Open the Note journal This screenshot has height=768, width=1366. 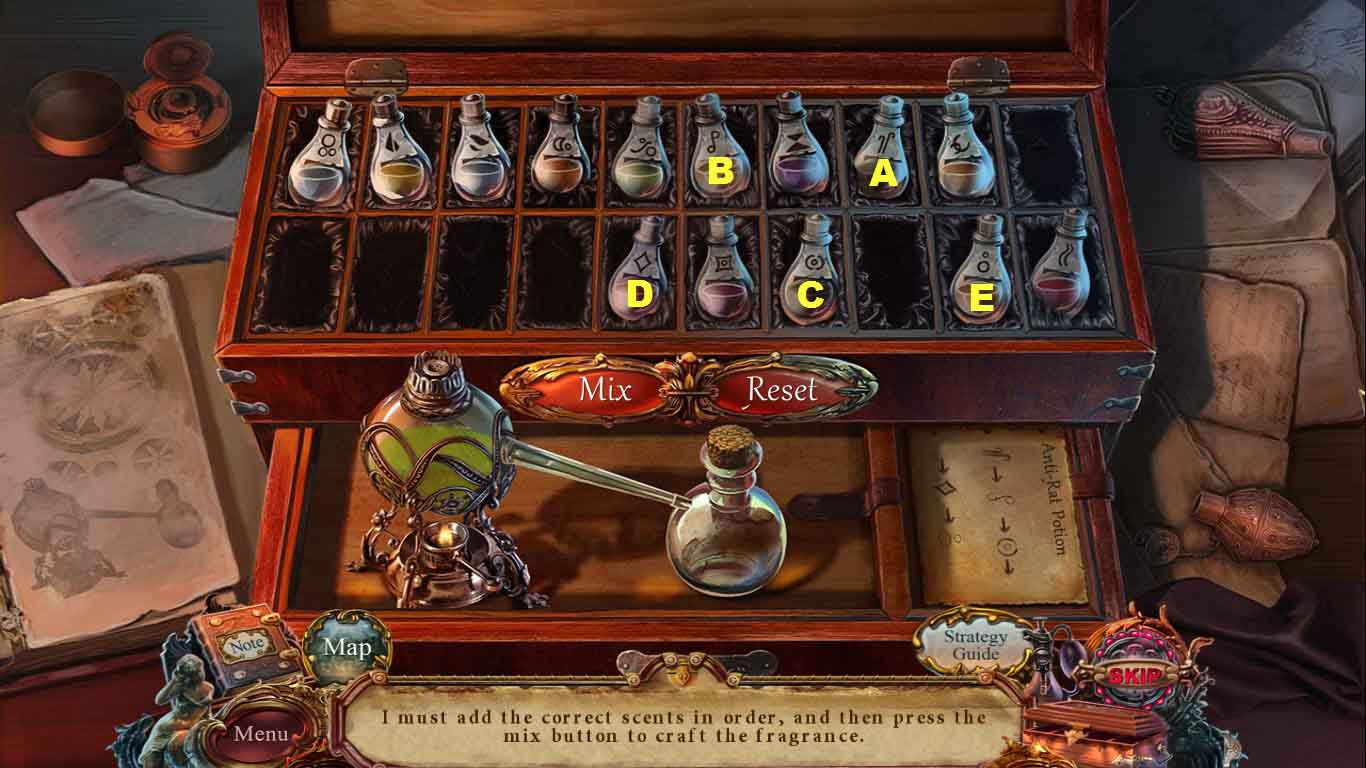246,647
